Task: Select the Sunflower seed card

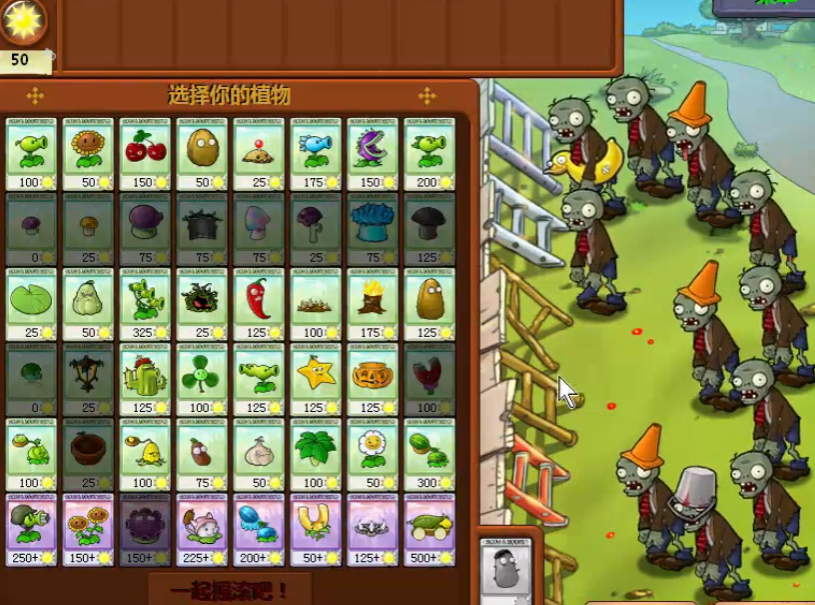Action: (88, 153)
